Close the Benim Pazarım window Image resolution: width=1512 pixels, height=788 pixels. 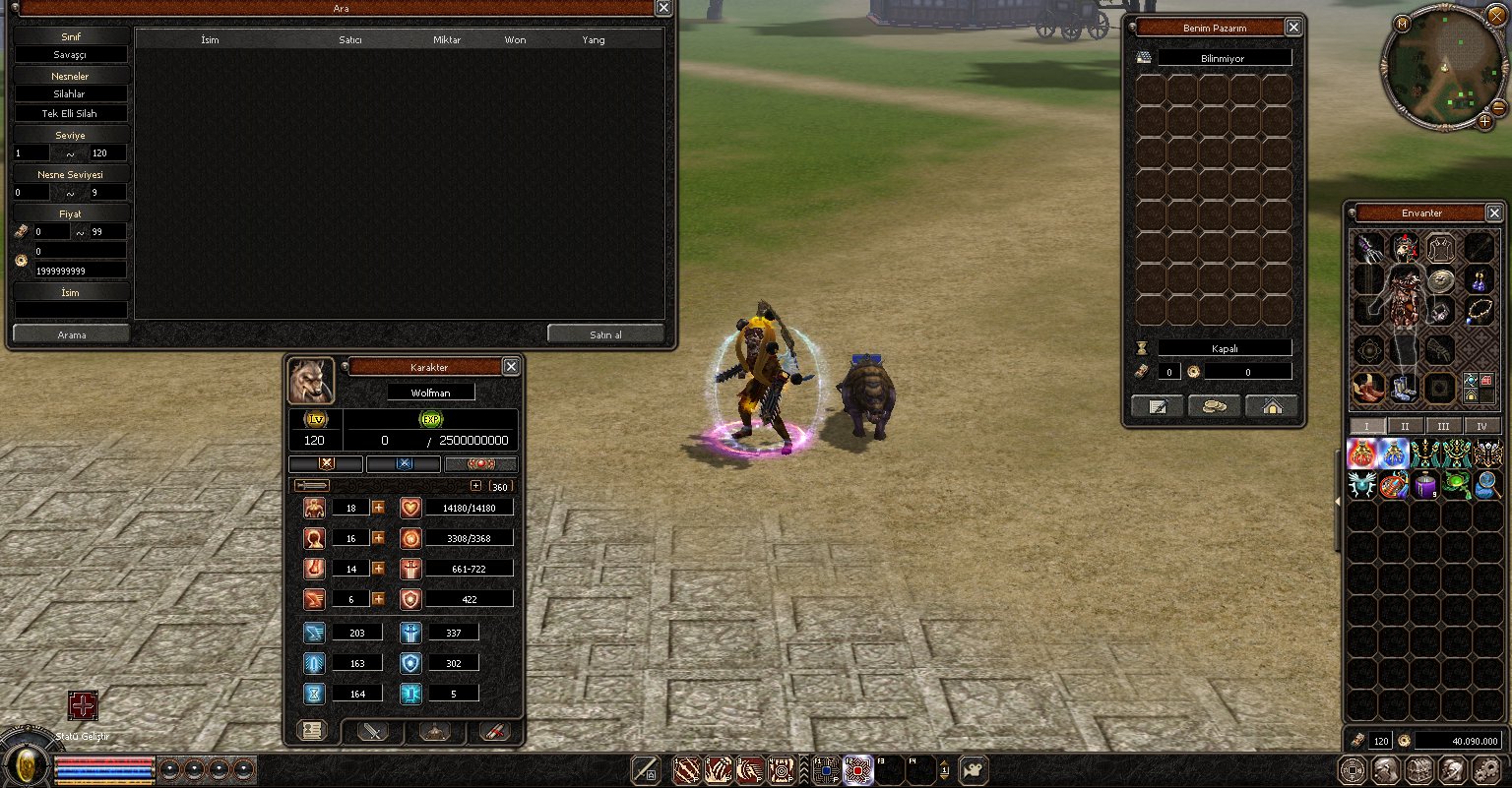point(1293,28)
